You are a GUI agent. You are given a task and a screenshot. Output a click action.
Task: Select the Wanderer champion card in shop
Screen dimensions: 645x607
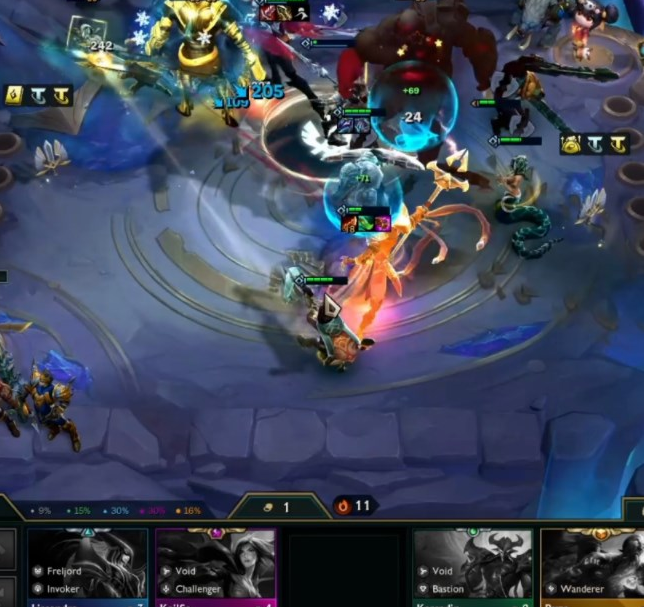coord(593,567)
